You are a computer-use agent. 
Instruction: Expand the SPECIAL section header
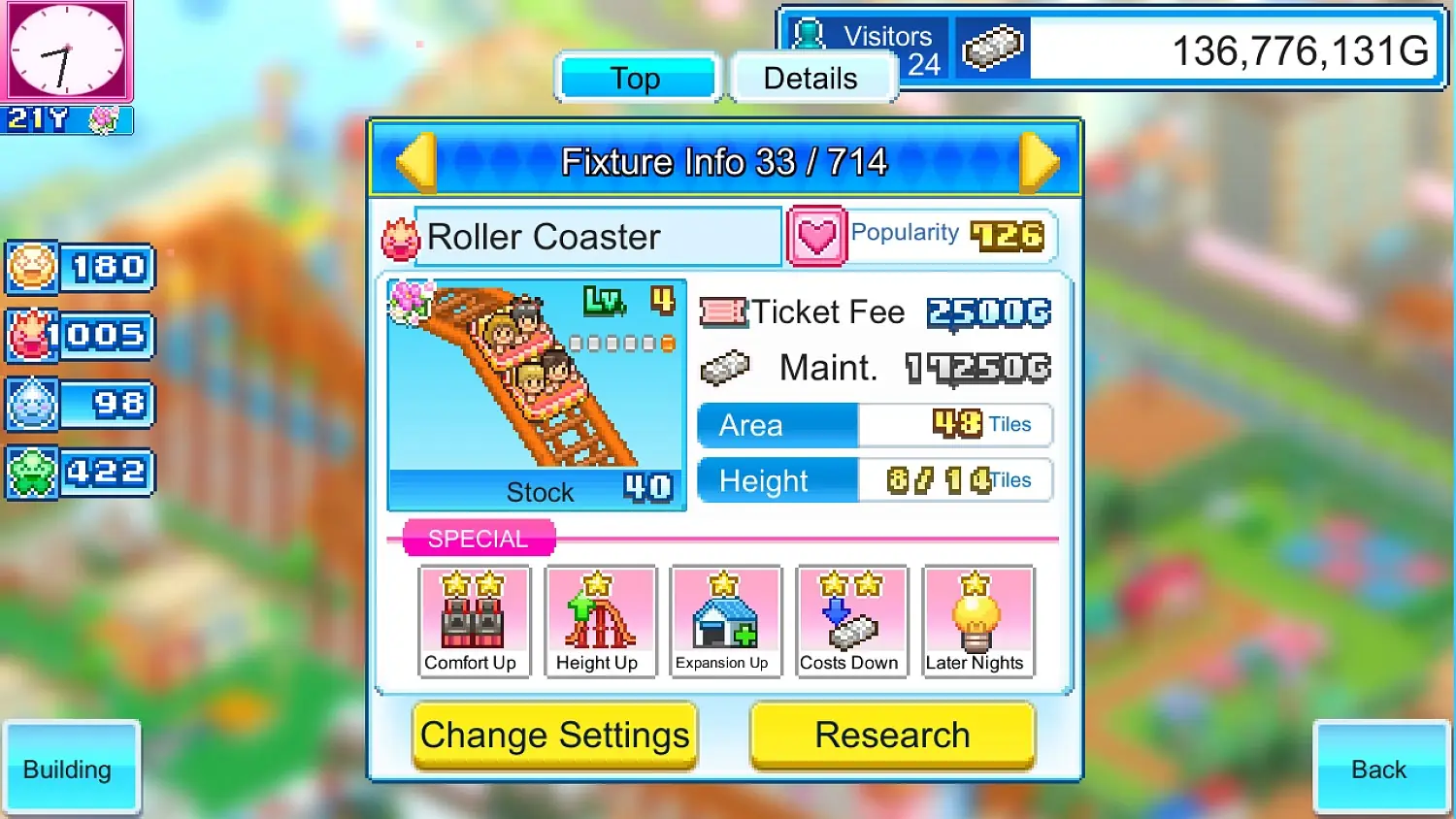[x=478, y=539]
